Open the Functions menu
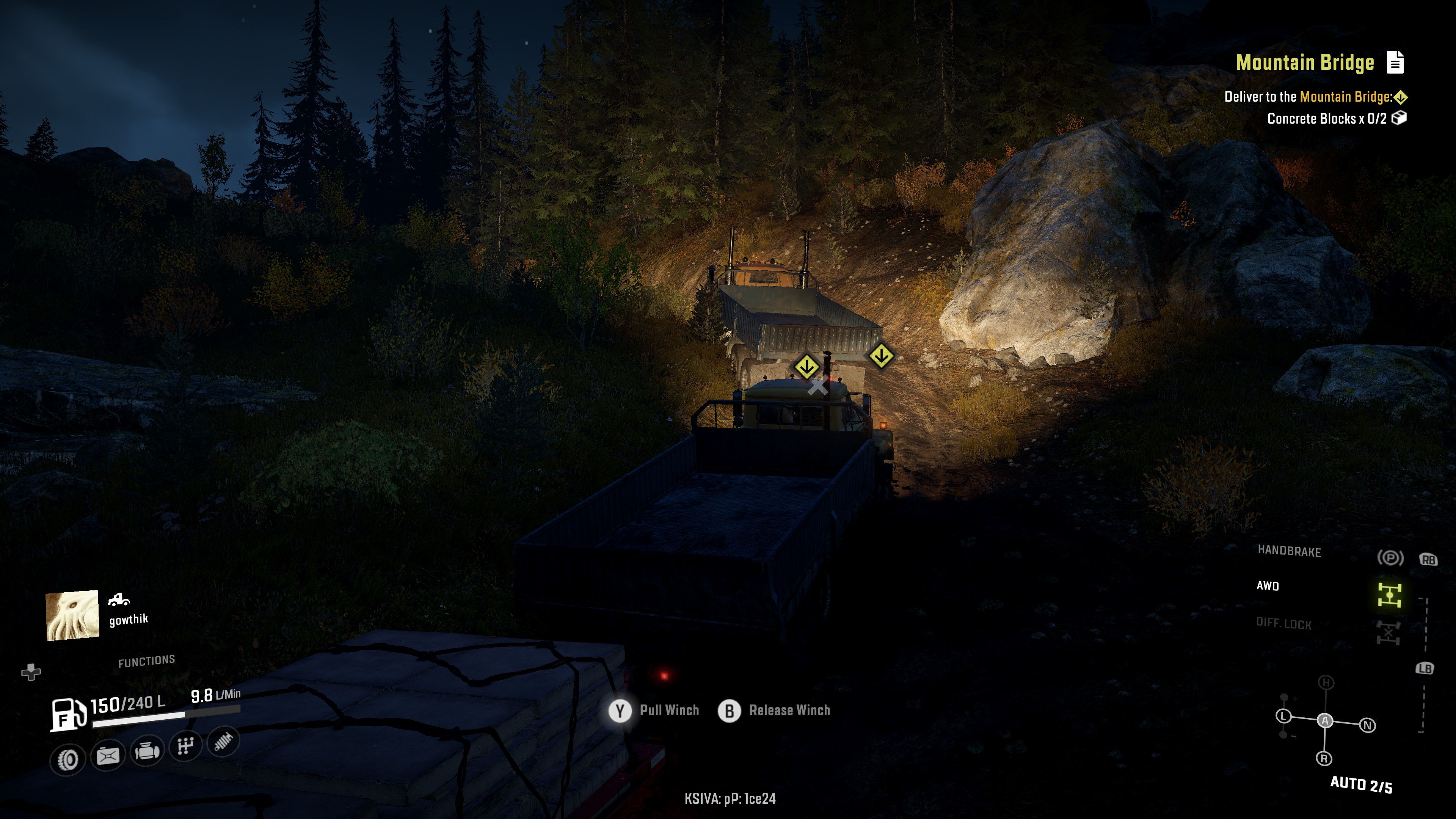This screenshot has width=1456, height=819. (x=146, y=661)
